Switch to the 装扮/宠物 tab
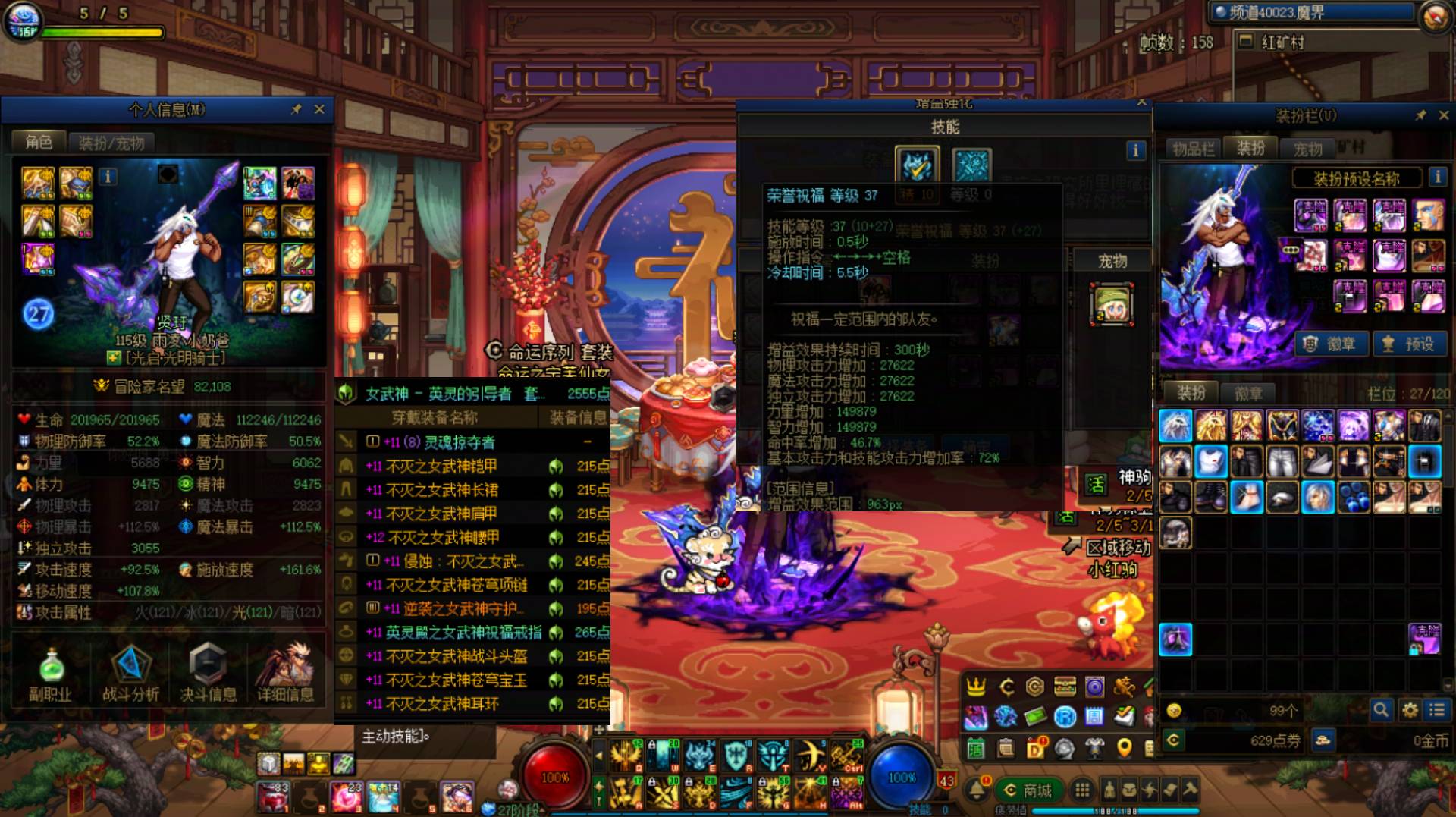The height and width of the screenshot is (817, 1456). [x=111, y=143]
